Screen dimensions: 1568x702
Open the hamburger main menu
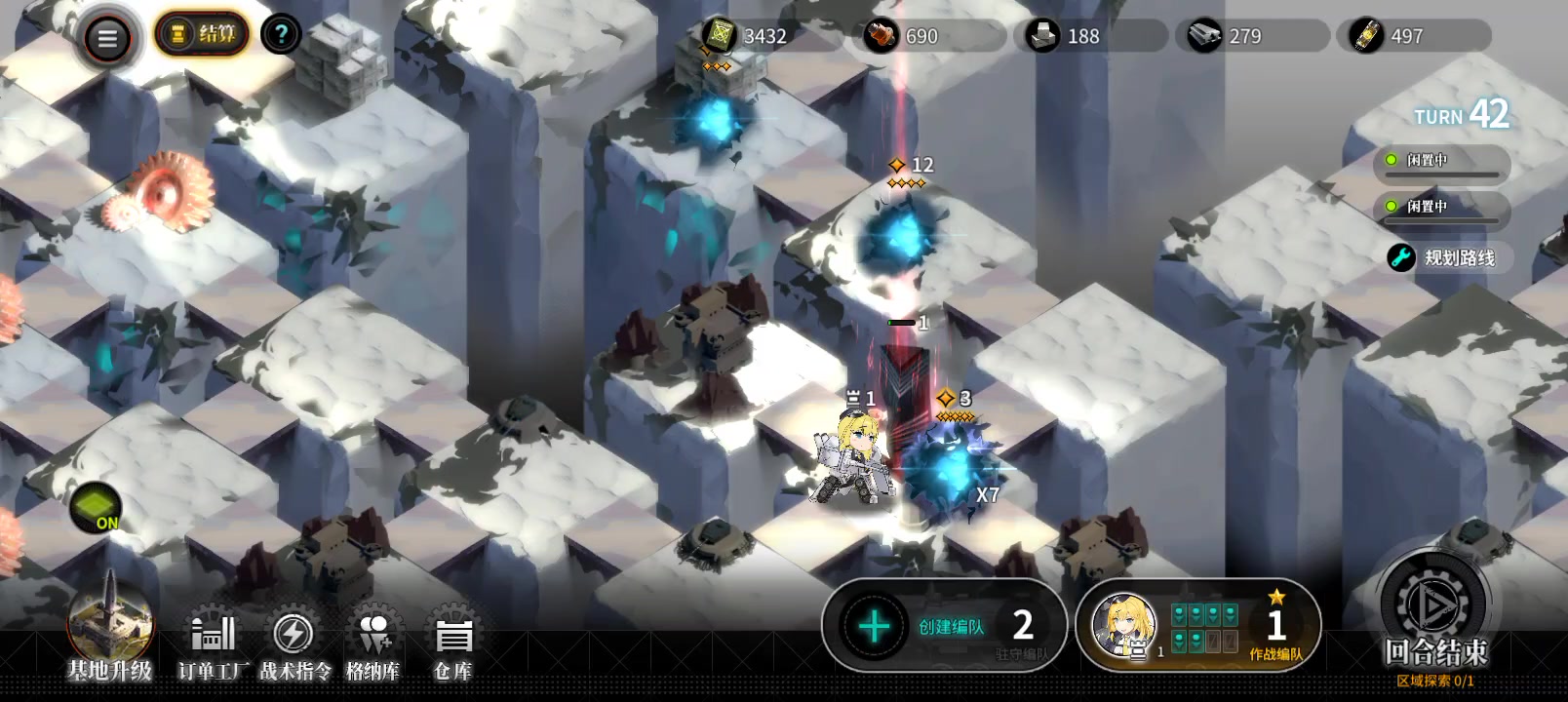pyautogui.click(x=107, y=39)
